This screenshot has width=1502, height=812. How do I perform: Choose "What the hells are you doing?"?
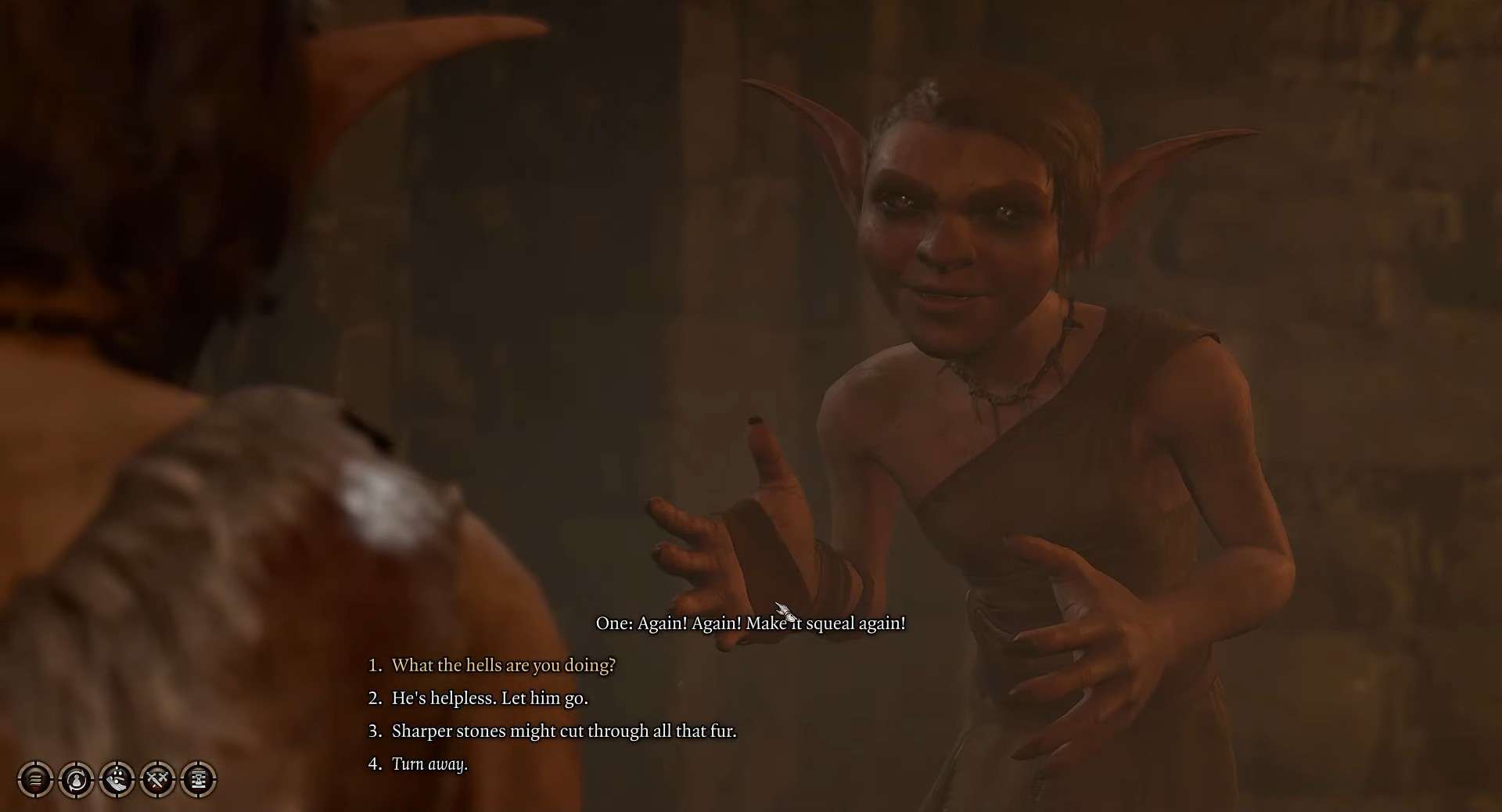click(503, 665)
